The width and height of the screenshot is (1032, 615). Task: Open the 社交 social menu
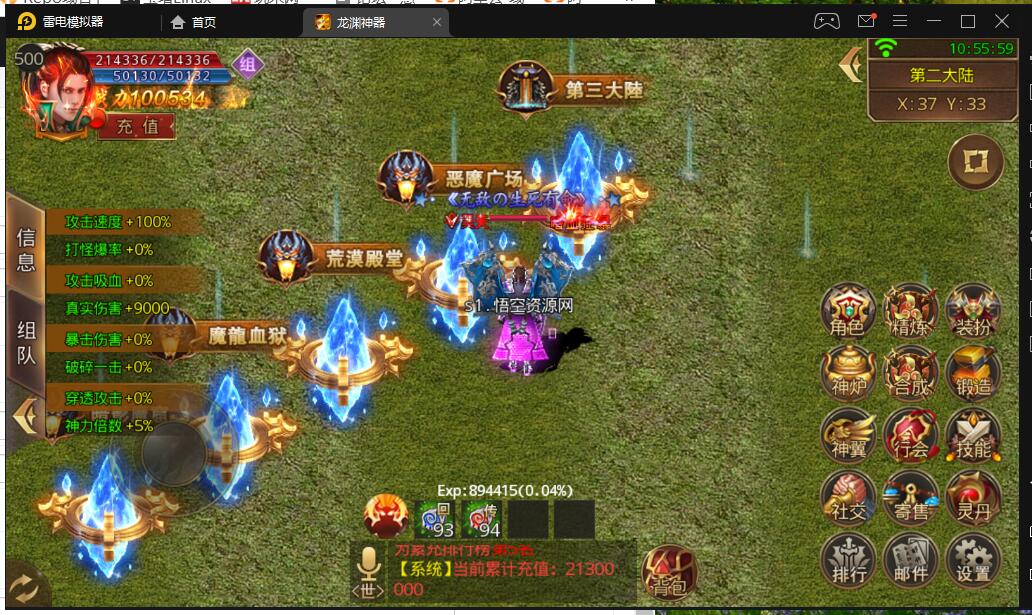(848, 497)
